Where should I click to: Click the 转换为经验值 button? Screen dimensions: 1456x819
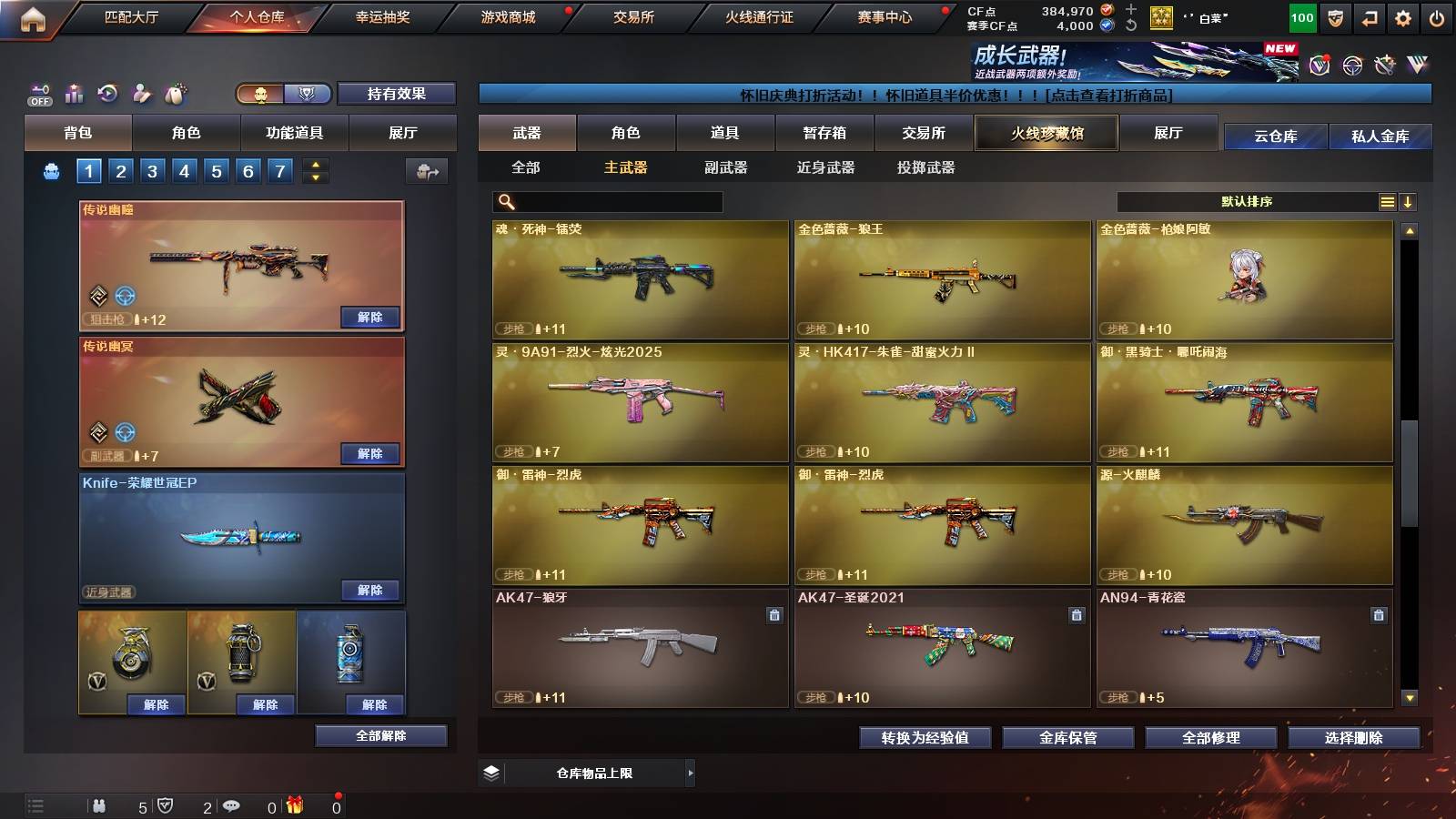(925, 738)
